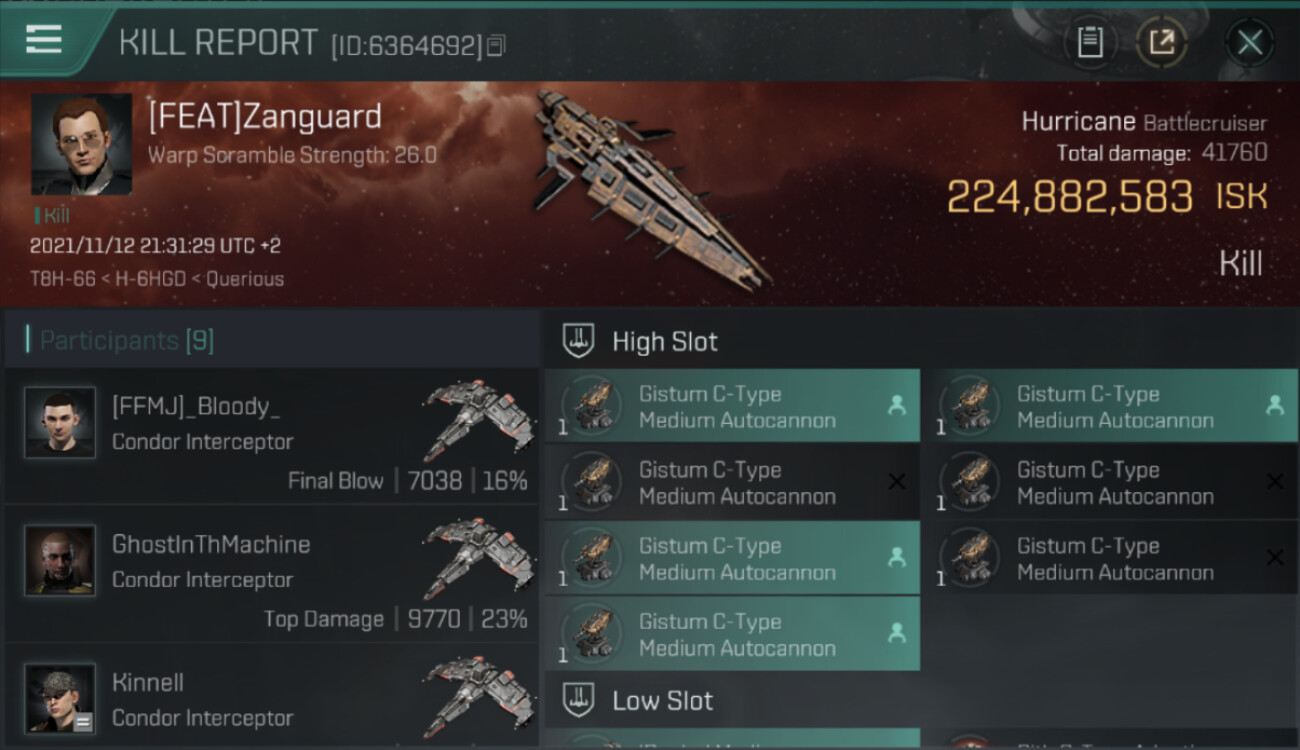This screenshot has width=1300, height=750.
Task: Select participant Kinnell row
Action: click(272, 700)
